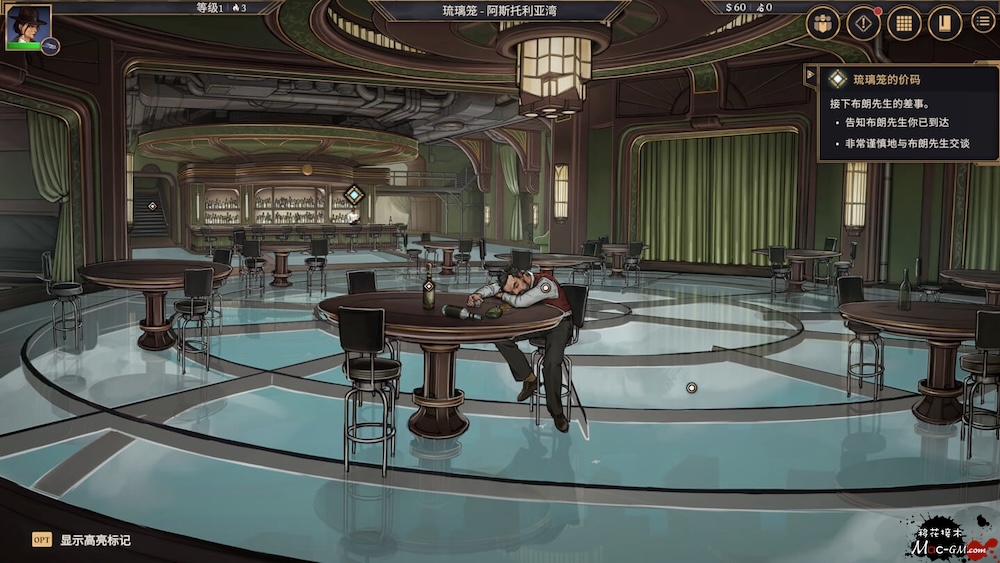
Task: Open the main menu list icon
Action: coord(984,22)
